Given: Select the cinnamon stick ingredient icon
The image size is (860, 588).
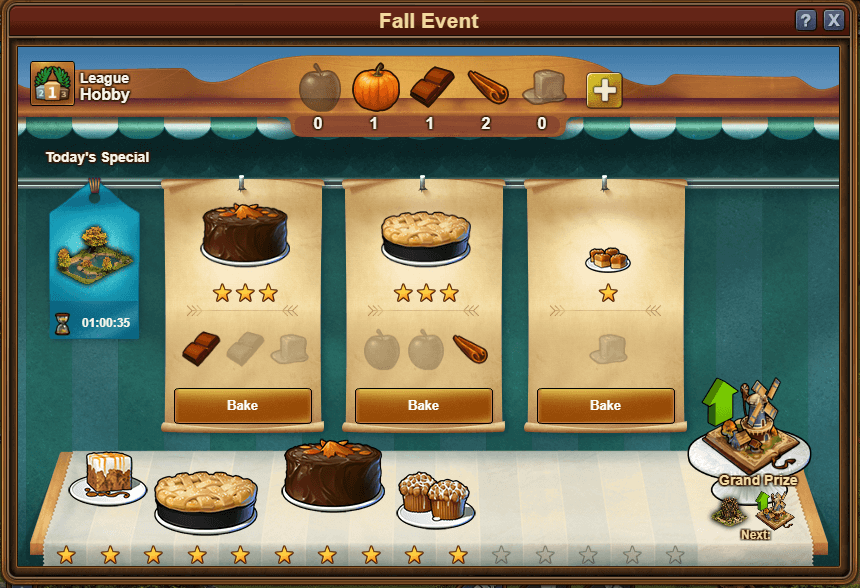Looking at the screenshot, I should [487, 88].
